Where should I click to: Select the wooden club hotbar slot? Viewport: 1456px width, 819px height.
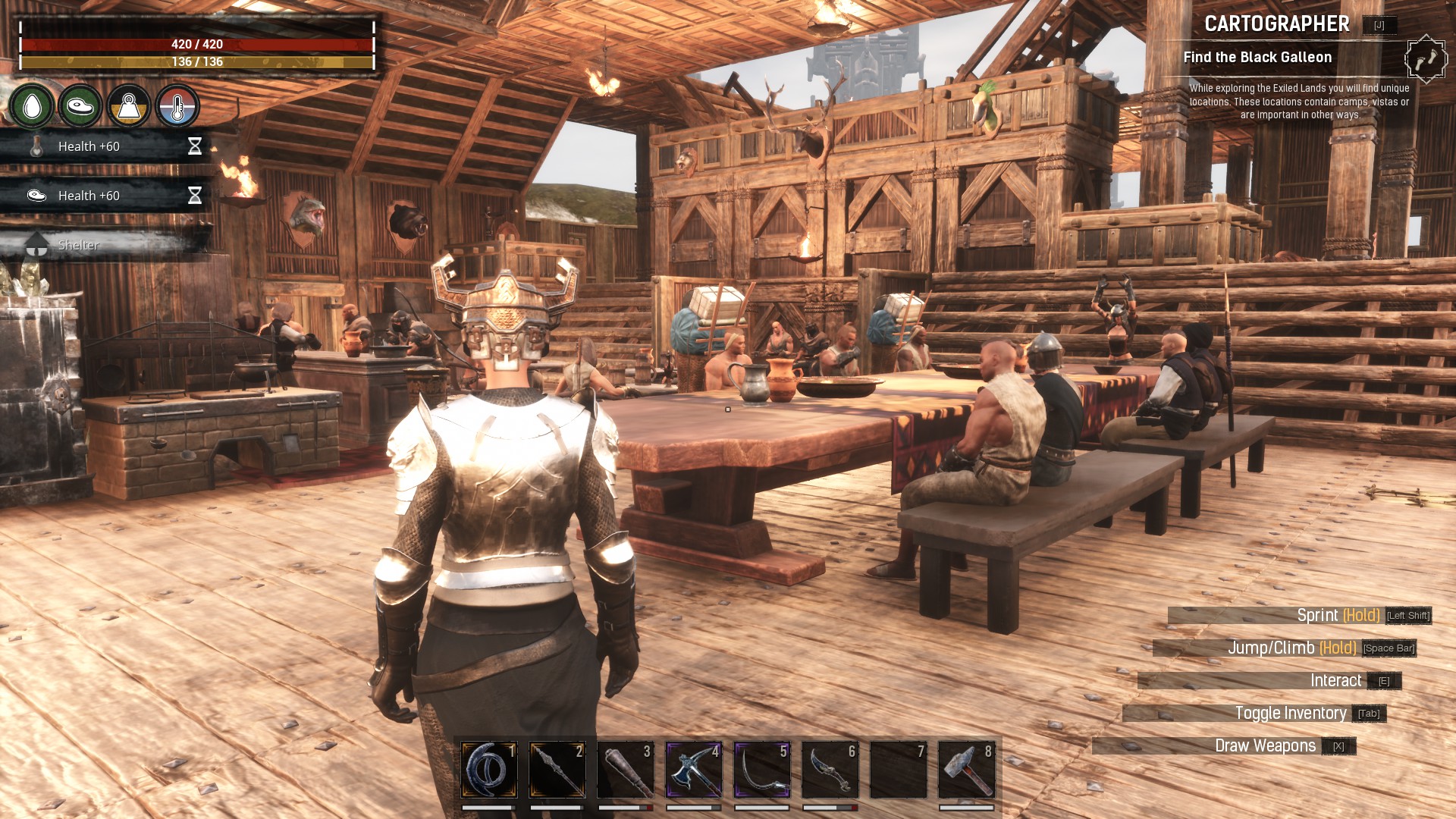coord(626,770)
